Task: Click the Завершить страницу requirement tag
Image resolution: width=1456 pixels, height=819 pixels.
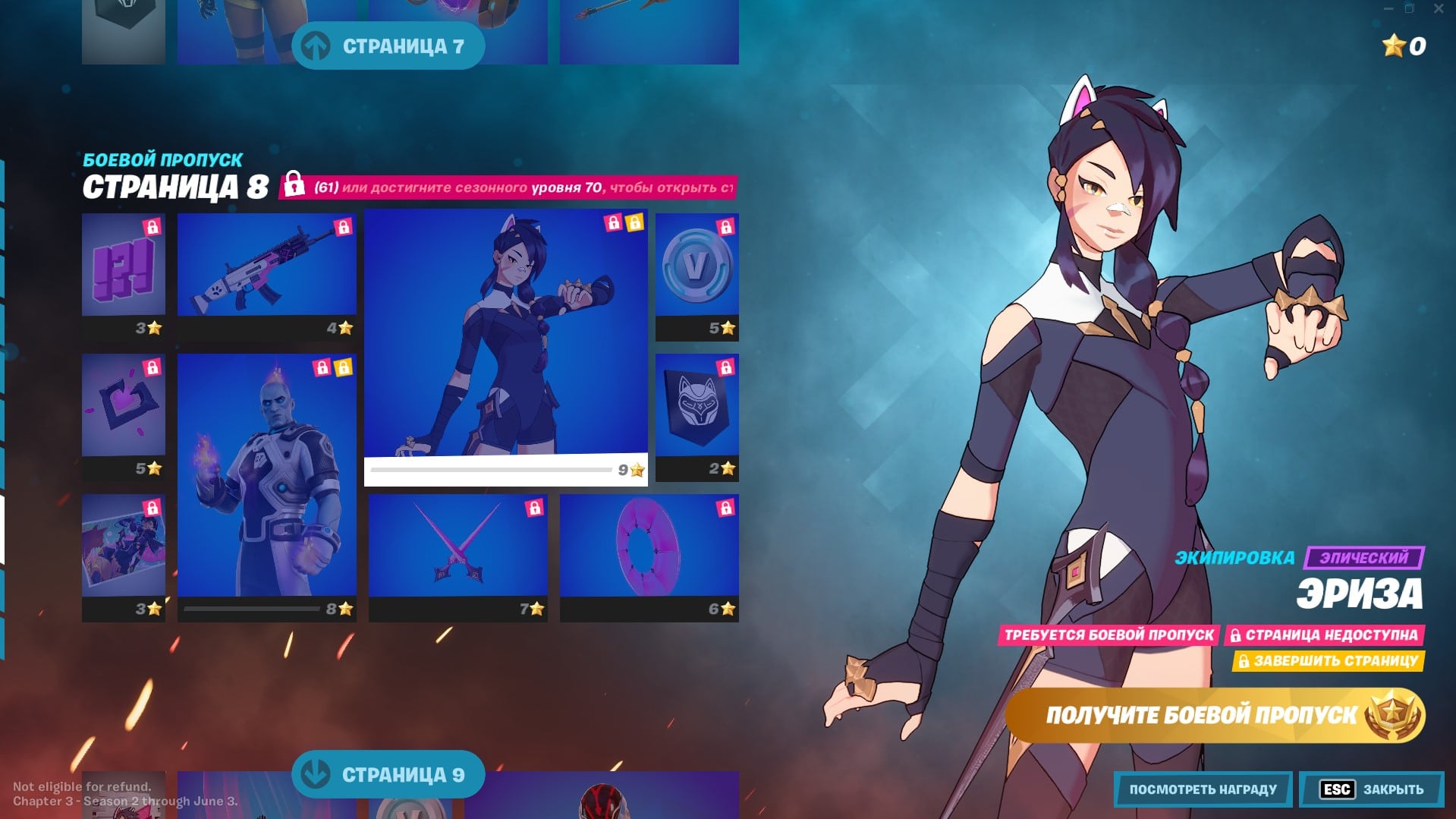Action: [1329, 661]
